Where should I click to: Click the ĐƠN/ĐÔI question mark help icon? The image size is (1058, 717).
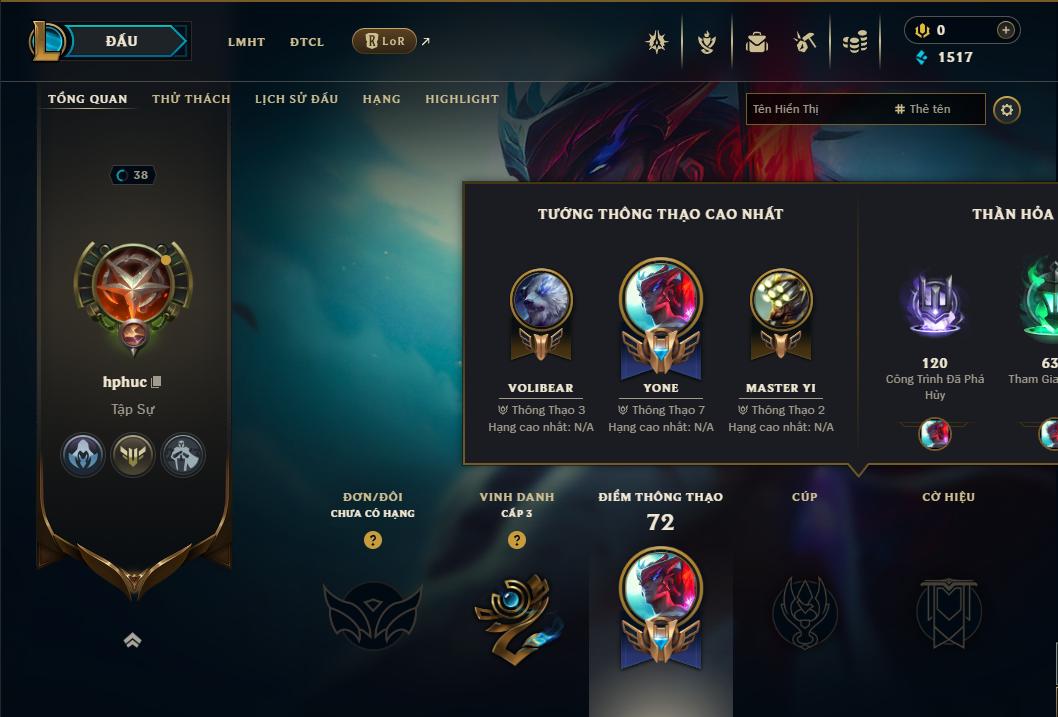click(373, 540)
